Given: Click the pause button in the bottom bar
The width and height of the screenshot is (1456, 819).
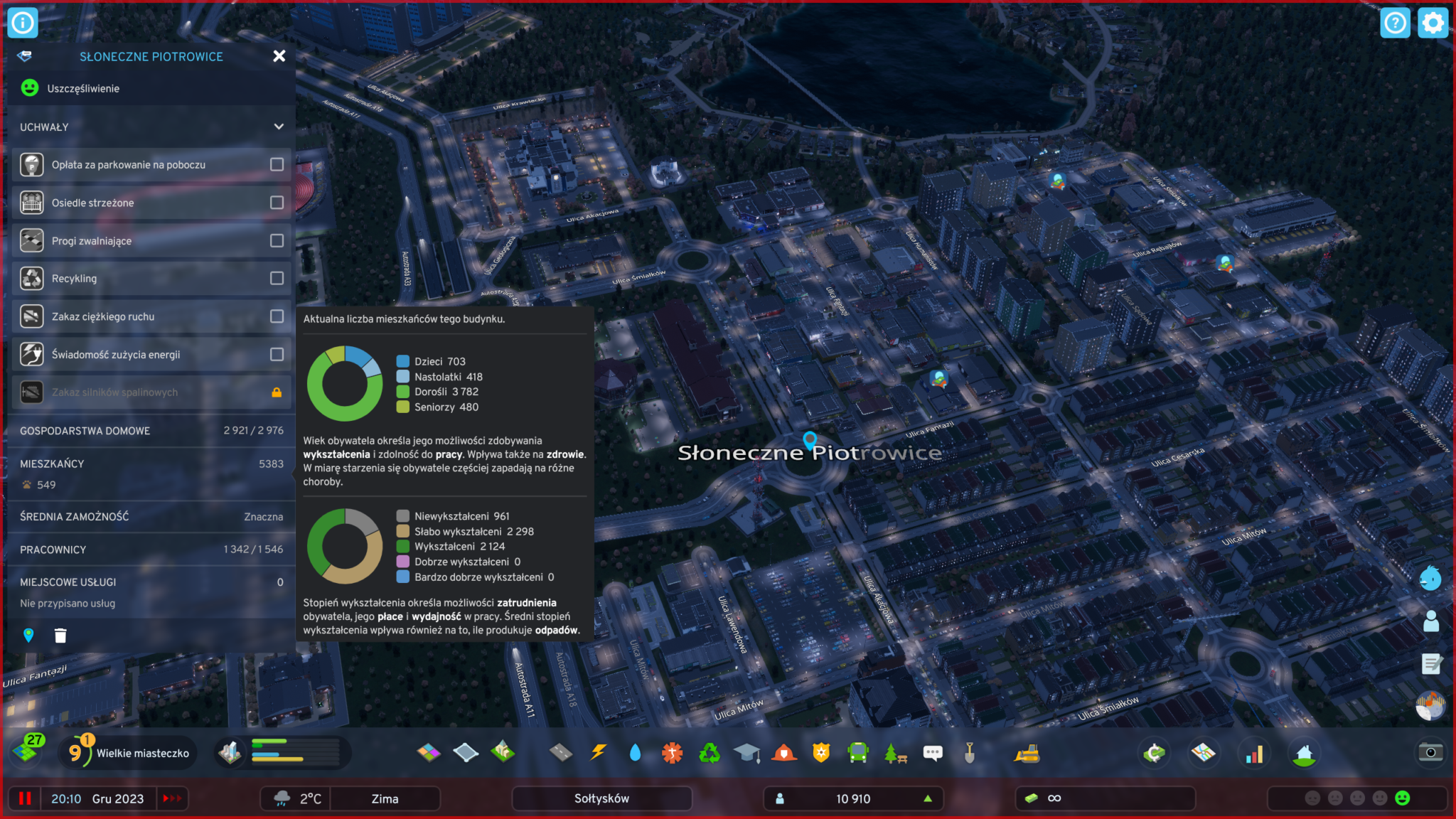Looking at the screenshot, I should pyautogui.click(x=25, y=798).
